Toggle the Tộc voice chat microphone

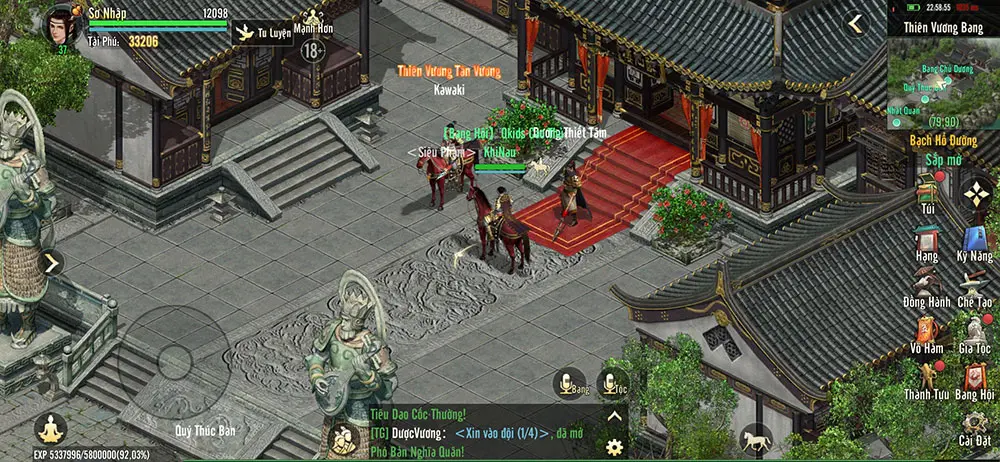click(x=613, y=383)
